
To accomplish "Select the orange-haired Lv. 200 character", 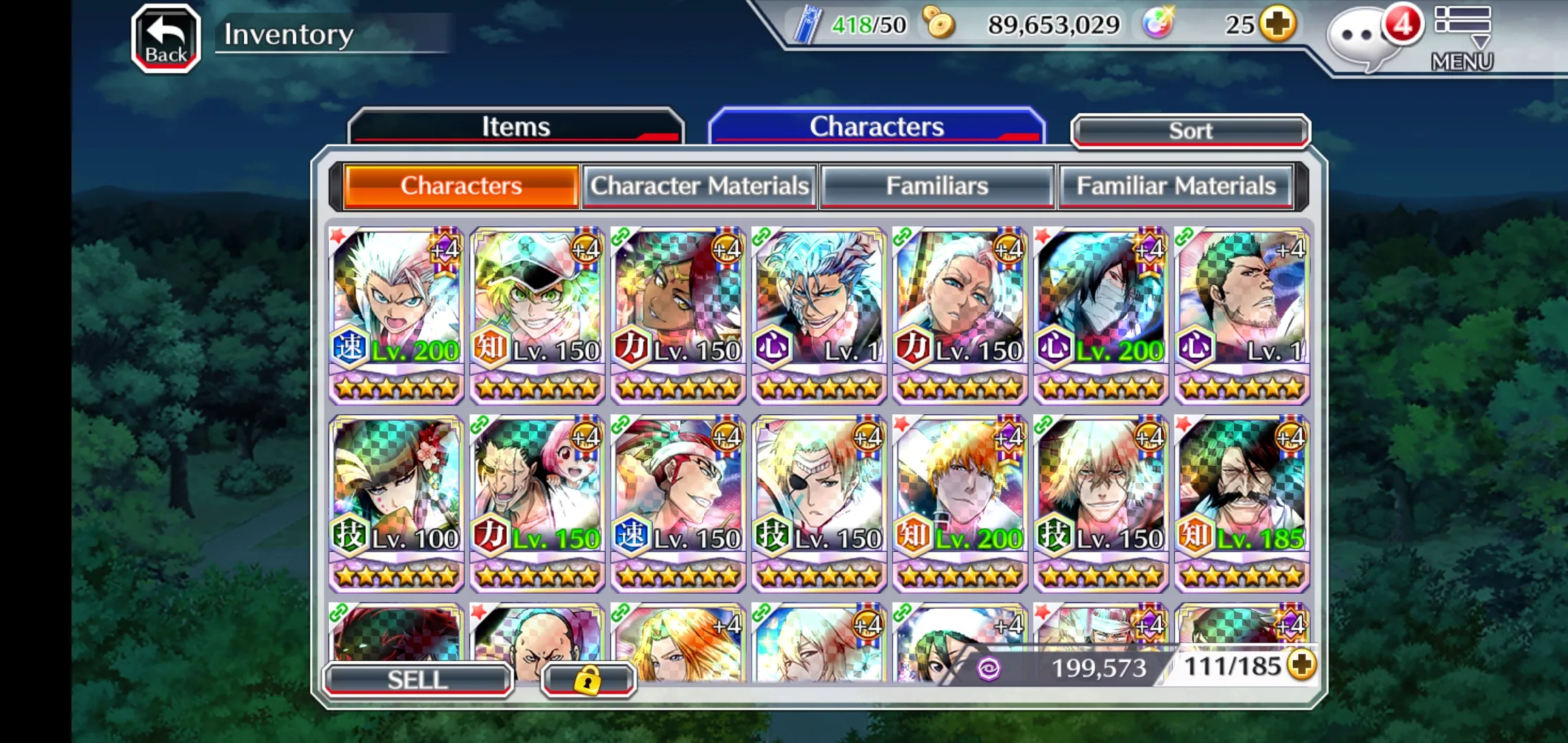I will click(960, 503).
